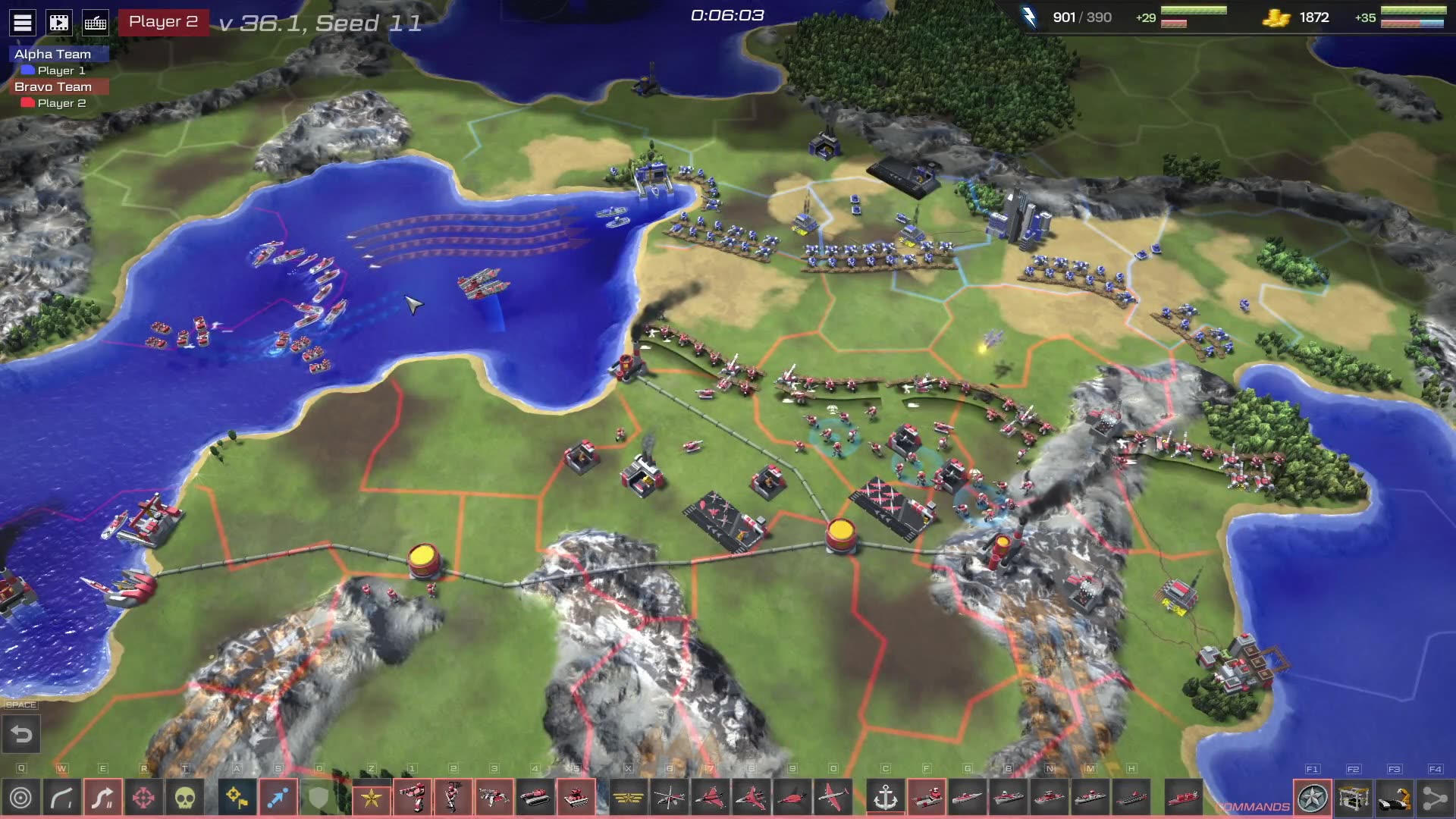Image resolution: width=1456 pixels, height=819 pixels.
Task: Click the undo back-arrow button
Action: (21, 735)
